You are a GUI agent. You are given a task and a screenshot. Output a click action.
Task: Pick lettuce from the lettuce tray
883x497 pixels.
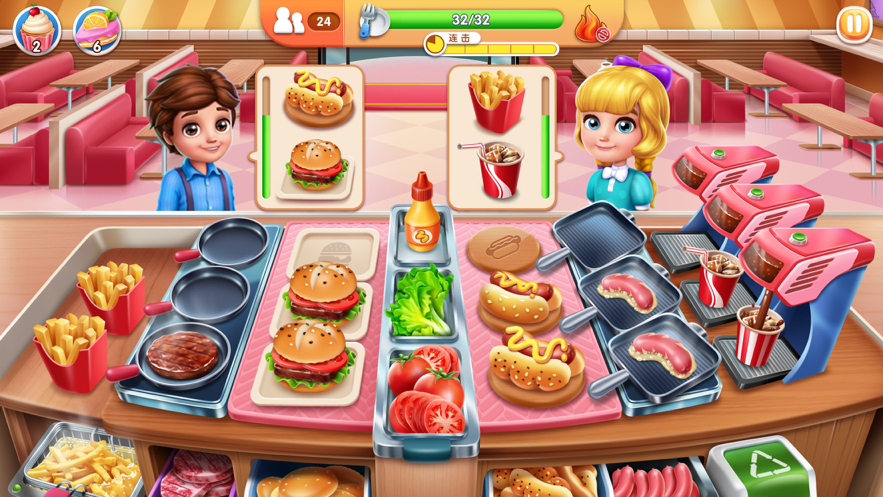tap(420, 301)
